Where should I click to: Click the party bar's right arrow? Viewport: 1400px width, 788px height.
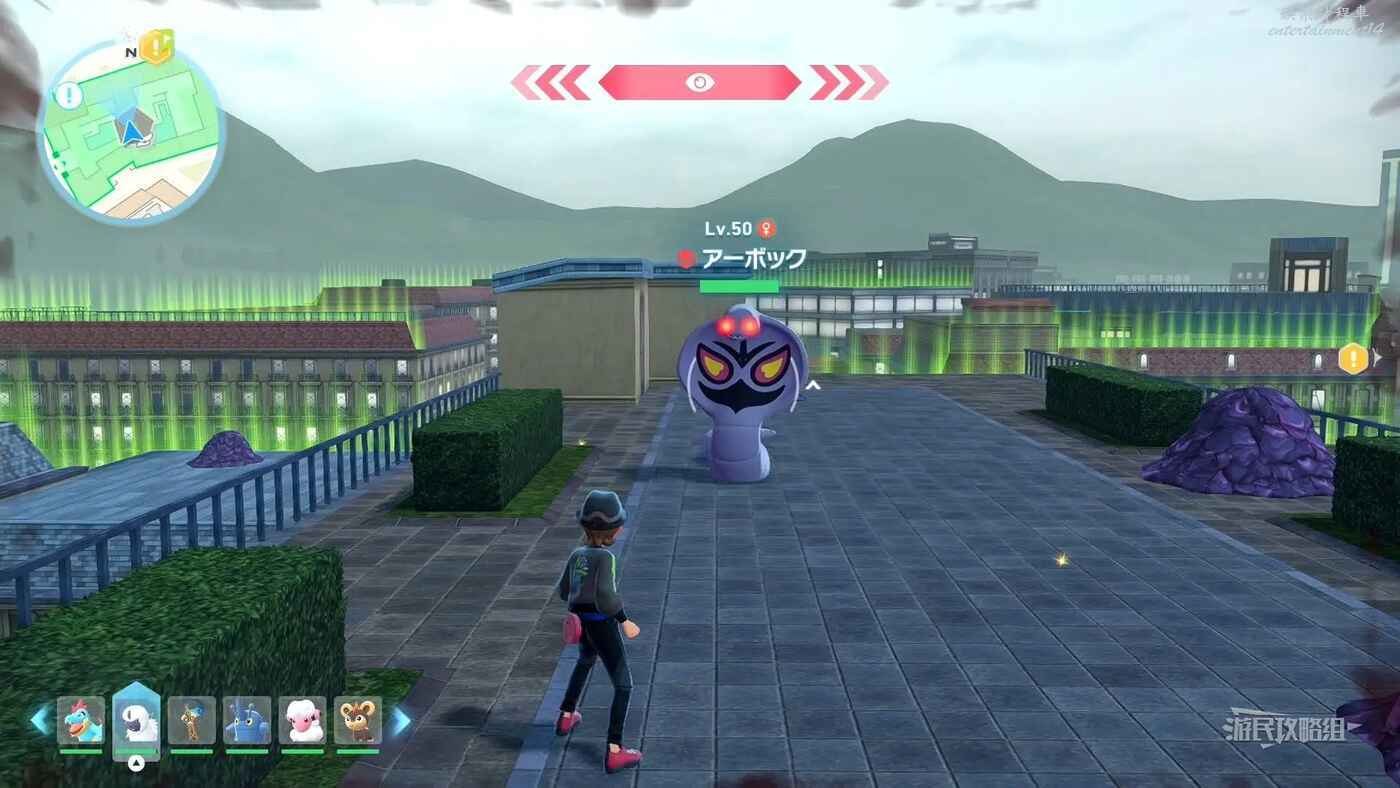[x=400, y=720]
